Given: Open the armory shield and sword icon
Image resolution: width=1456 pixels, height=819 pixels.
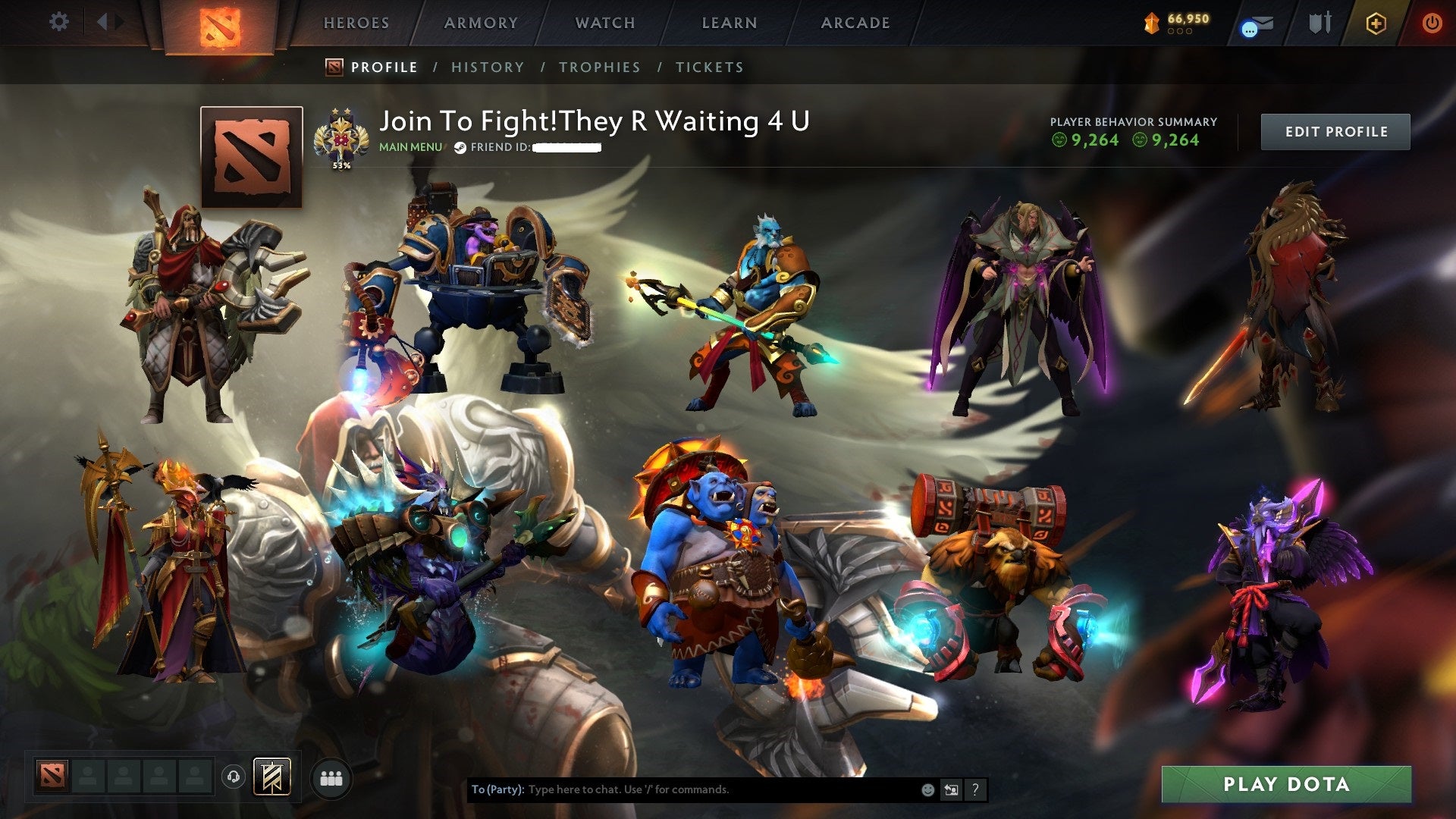Looking at the screenshot, I should coord(1319,24).
